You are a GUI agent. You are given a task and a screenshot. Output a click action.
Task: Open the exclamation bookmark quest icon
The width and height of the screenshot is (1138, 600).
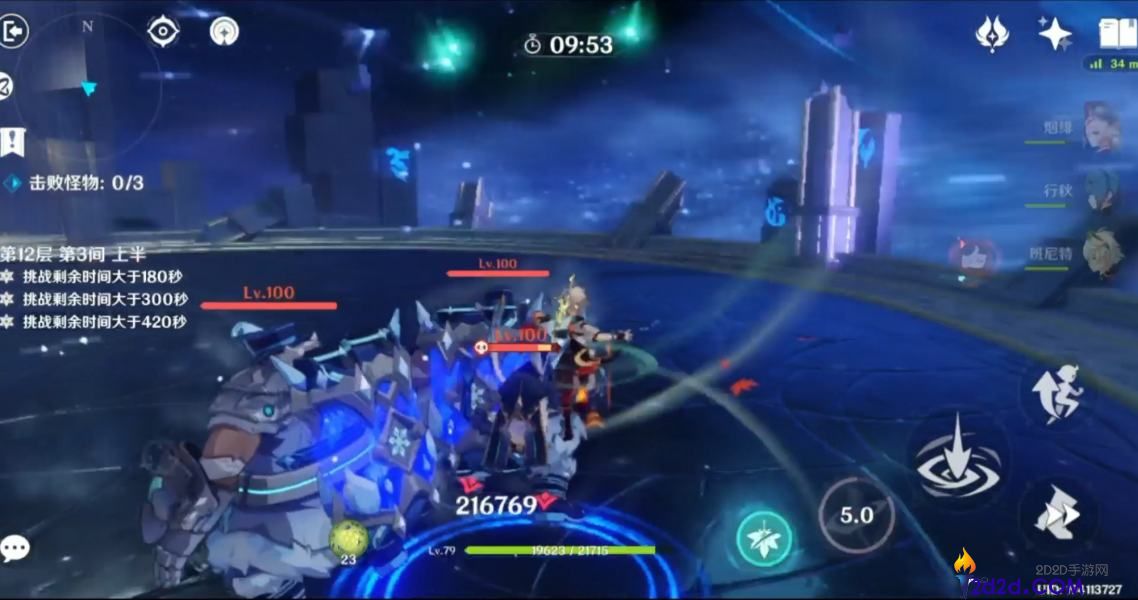(12, 141)
